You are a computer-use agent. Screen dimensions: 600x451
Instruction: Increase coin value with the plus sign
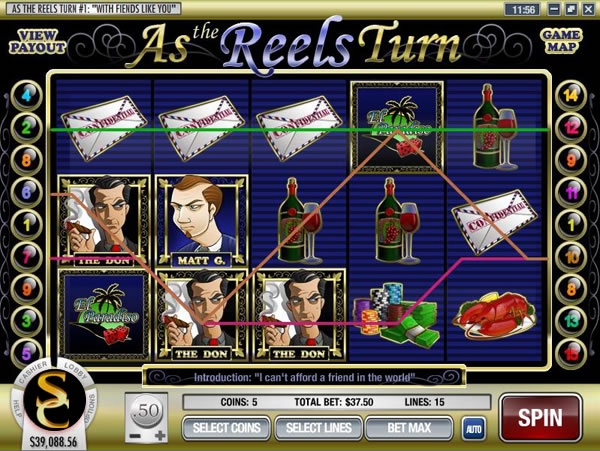pos(160,436)
